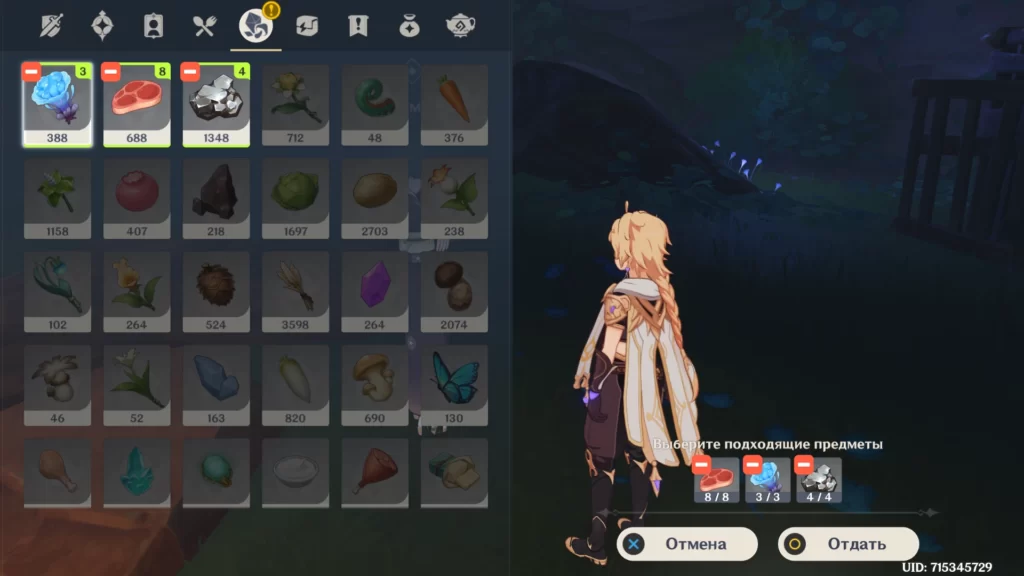Viewport: 1024px width, 576px height.
Task: Switch to the artifacts tab
Action: [x=102, y=26]
